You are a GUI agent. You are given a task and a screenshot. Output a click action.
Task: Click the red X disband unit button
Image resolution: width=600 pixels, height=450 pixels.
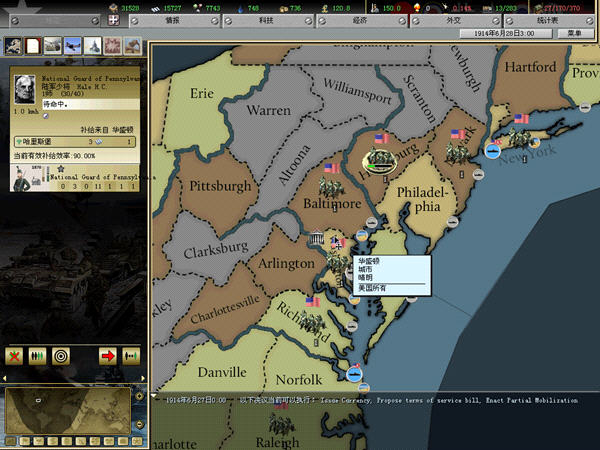pyautogui.click(x=15, y=355)
